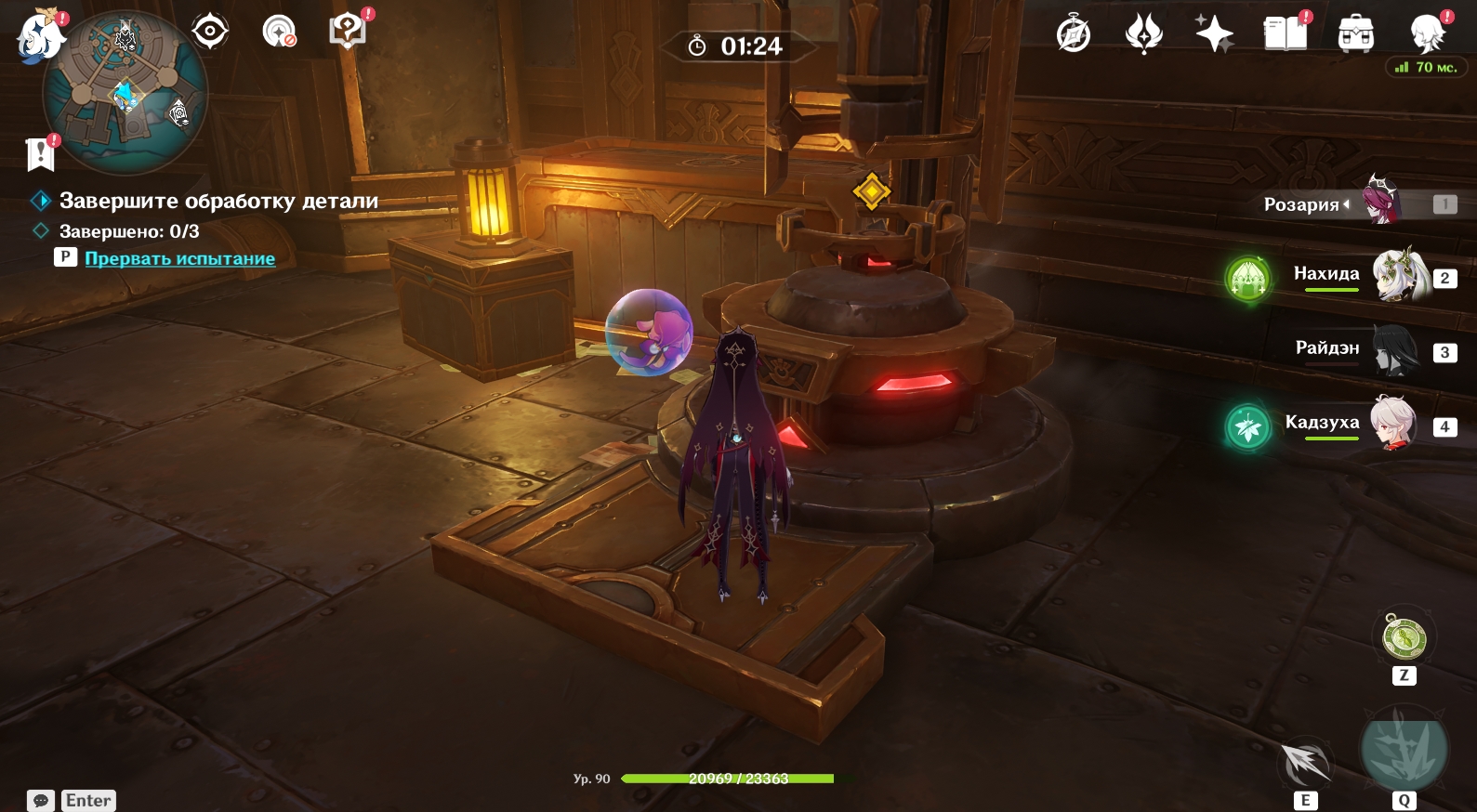The height and width of the screenshot is (812, 1477).
Task: Open the adventurer handbook book icon
Action: point(1286,34)
